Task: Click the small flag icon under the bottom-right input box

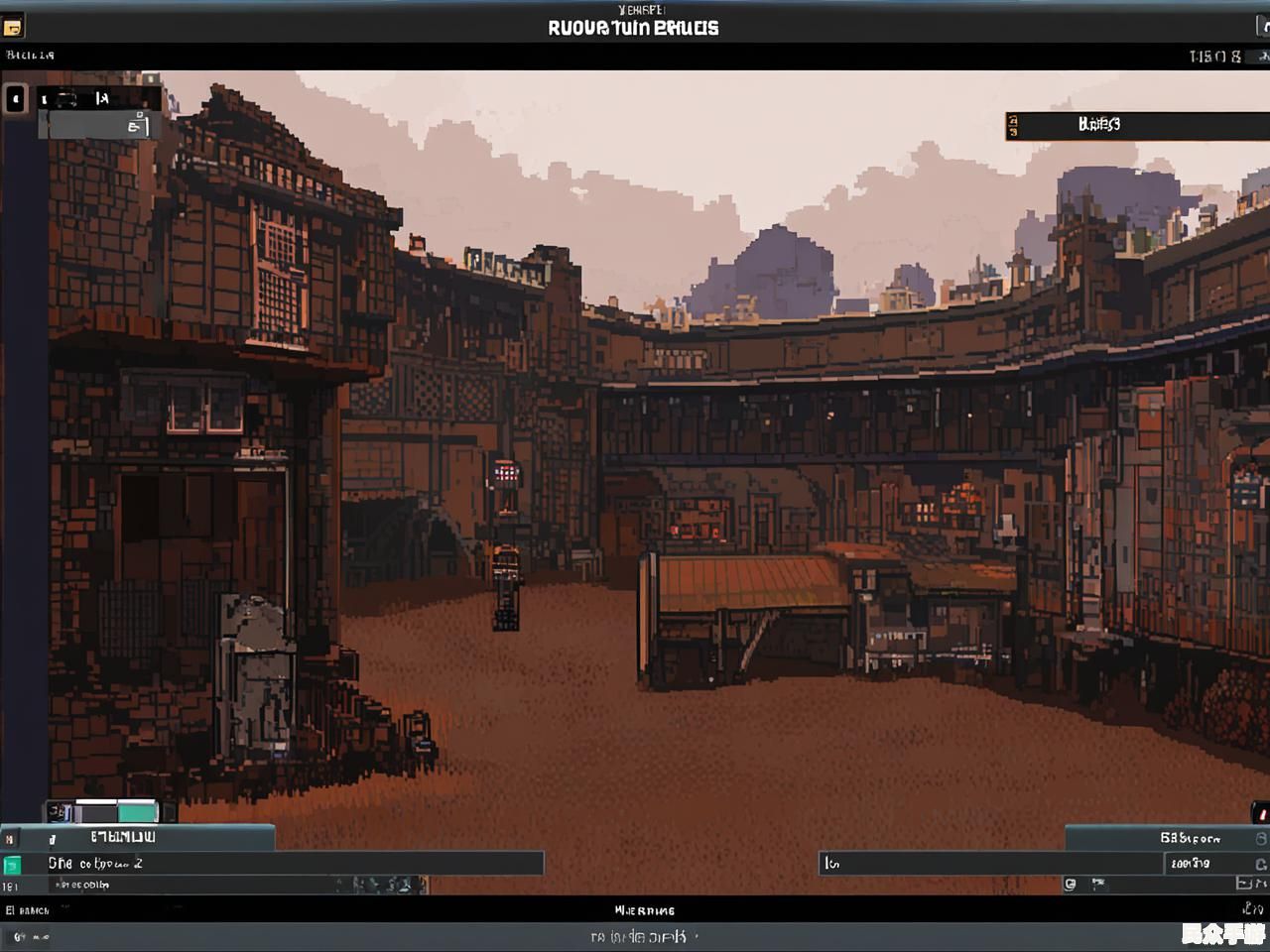Action: 1098,883
